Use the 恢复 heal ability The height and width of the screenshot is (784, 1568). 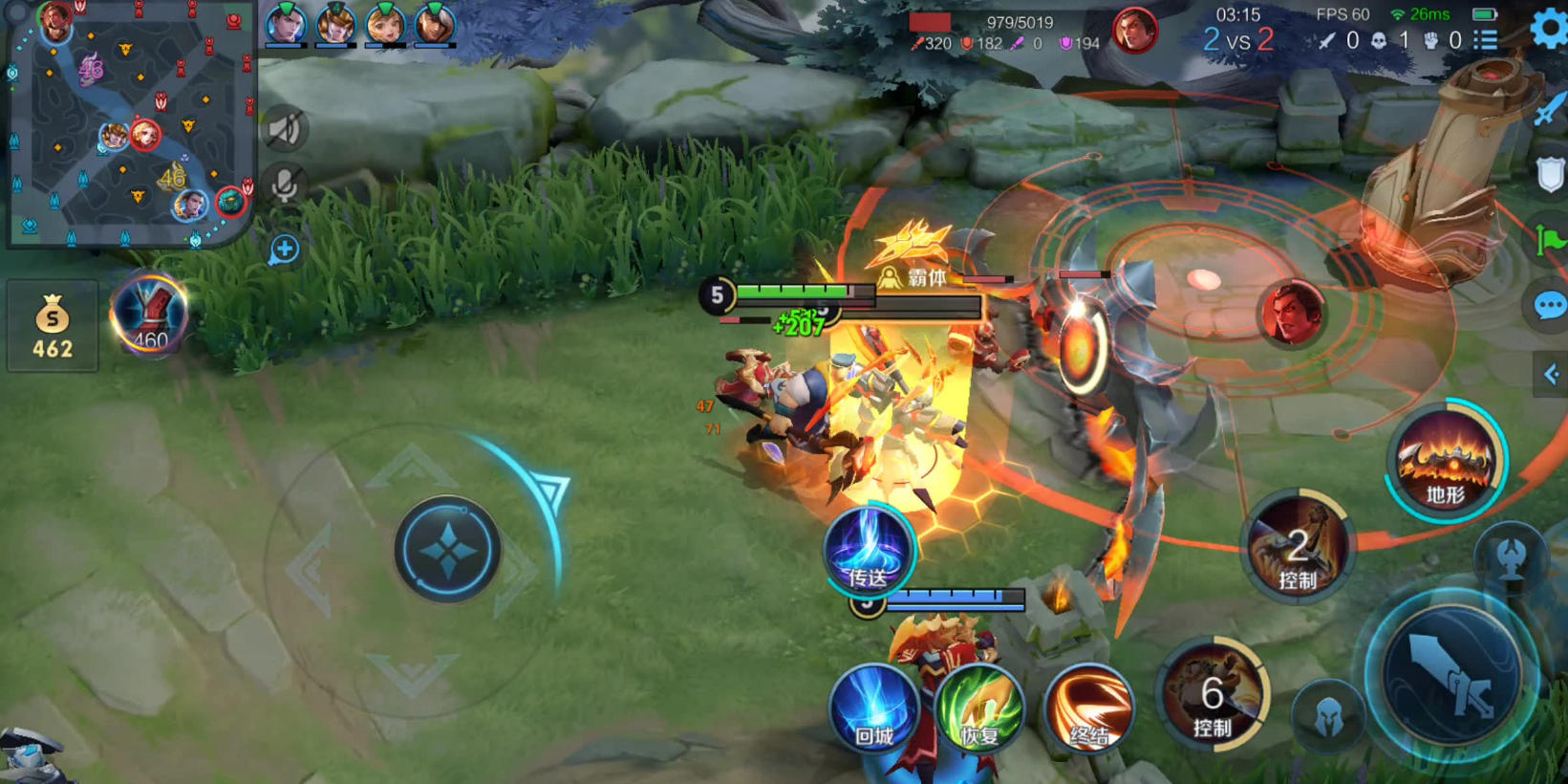979,709
